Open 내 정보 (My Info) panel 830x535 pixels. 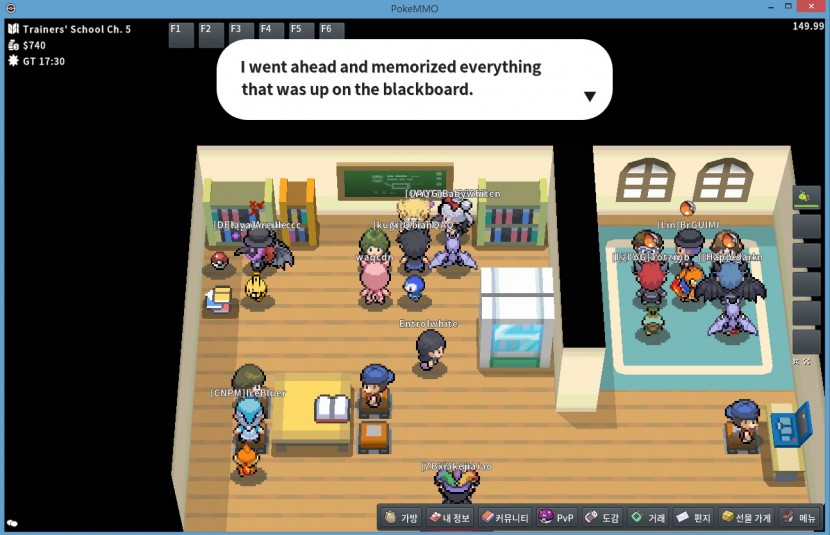pos(449,518)
